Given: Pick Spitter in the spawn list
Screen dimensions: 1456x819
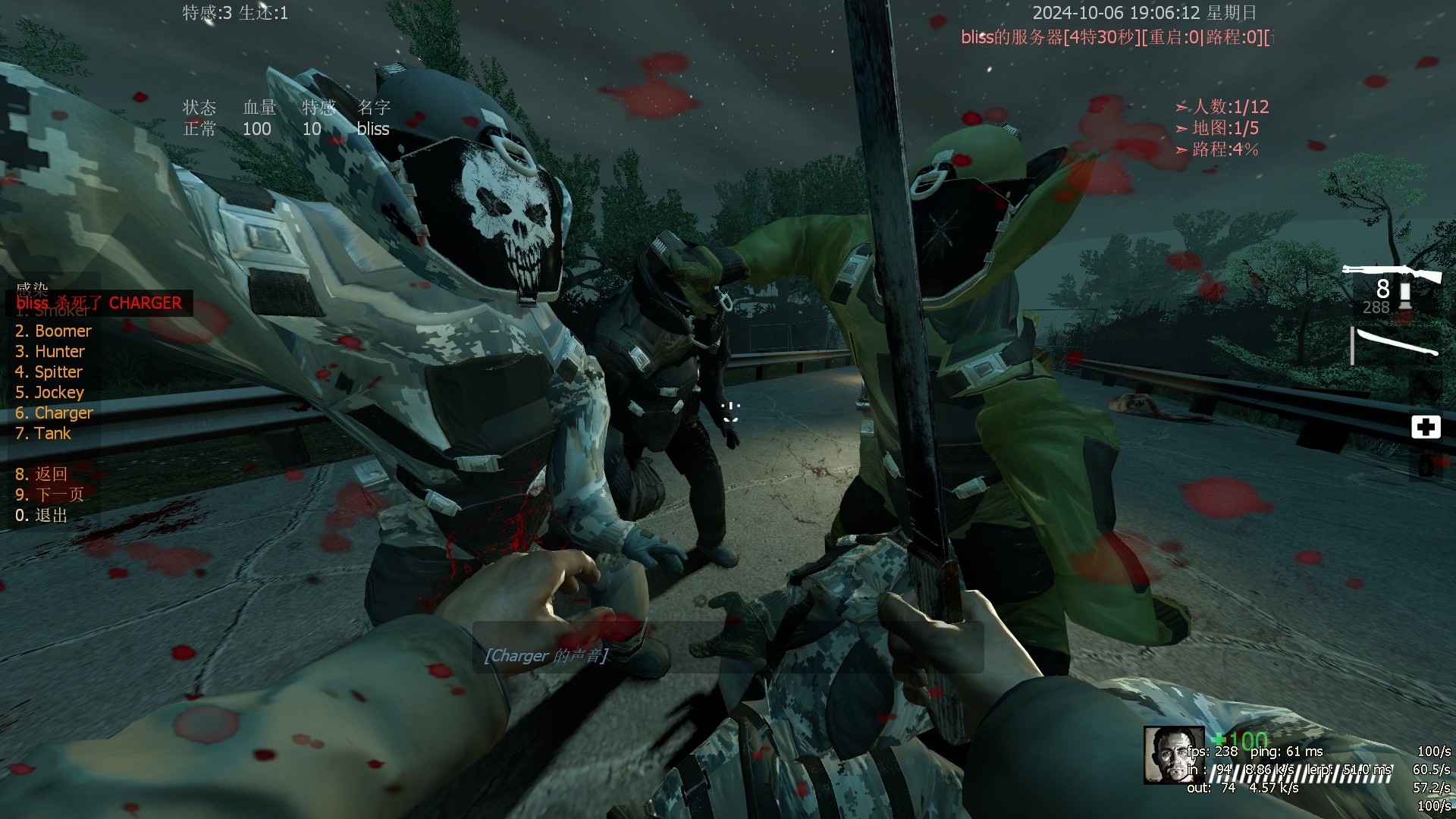Looking at the screenshot, I should pyautogui.click(x=49, y=372).
